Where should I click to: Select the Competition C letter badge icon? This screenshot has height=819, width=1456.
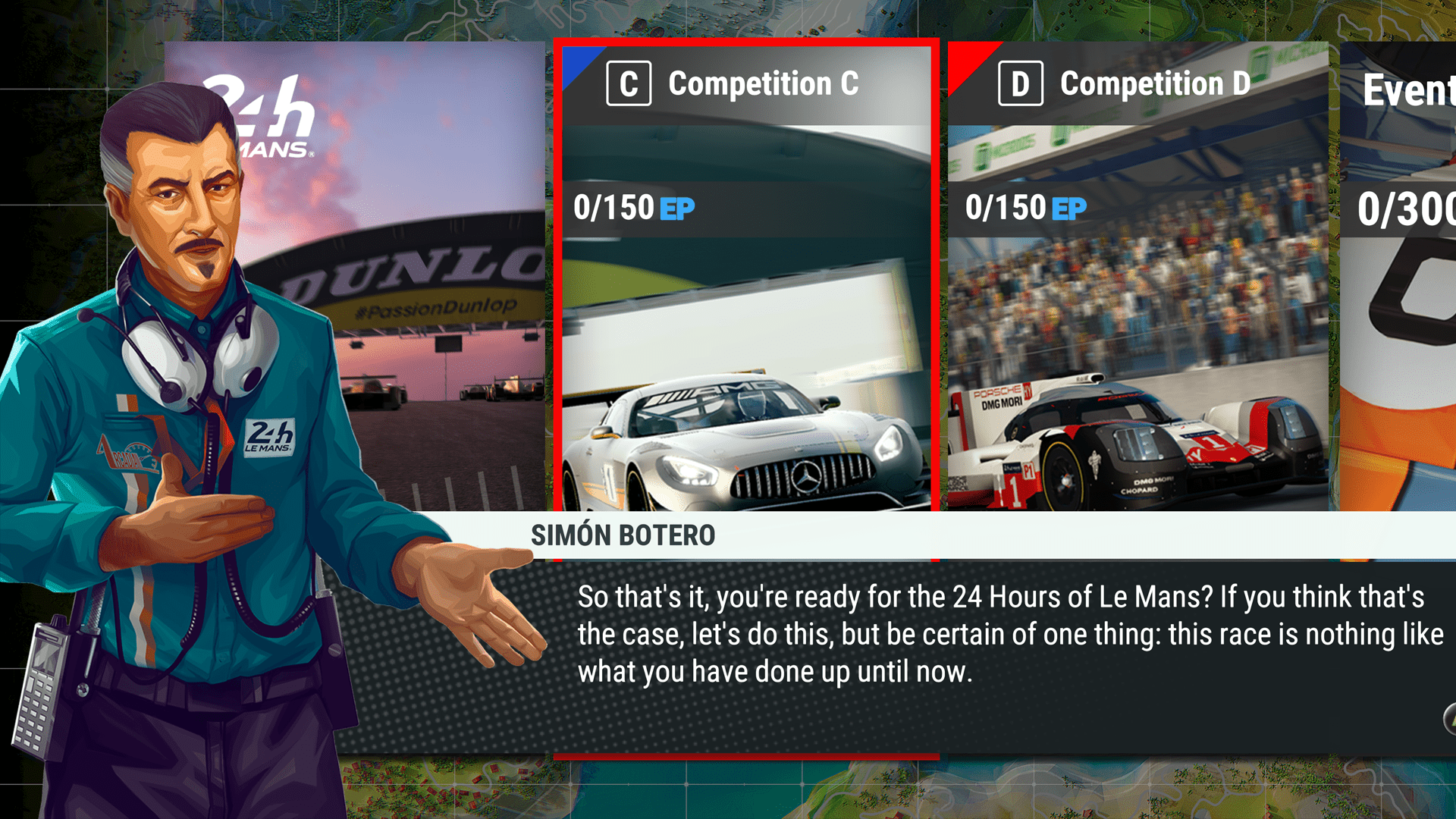[x=629, y=84]
